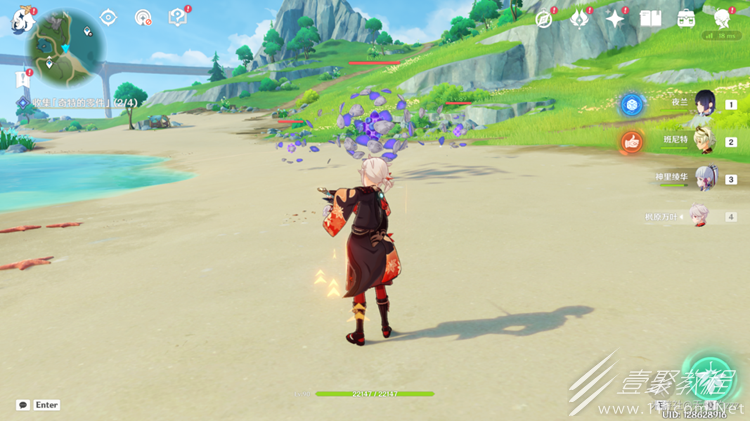Open the bookmark notice icon below the minimap
Image resolution: width=750 pixels, height=421 pixels.
tap(22, 77)
